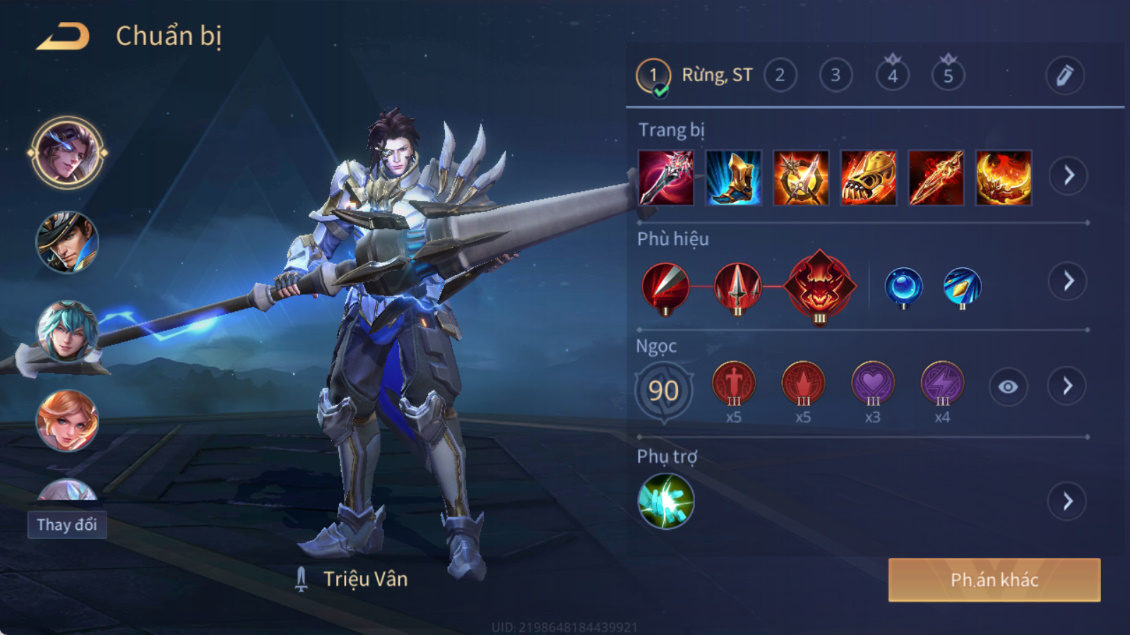
Task: Click the Thay đổi change hero button
Action: point(67,525)
